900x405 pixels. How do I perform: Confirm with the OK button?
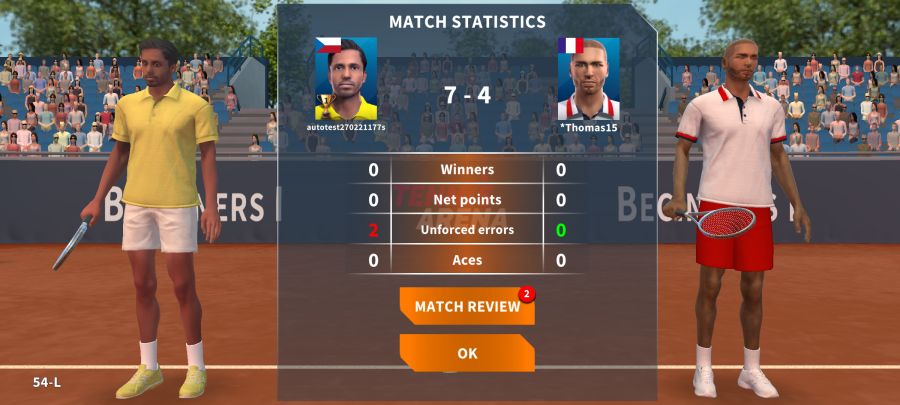click(467, 353)
